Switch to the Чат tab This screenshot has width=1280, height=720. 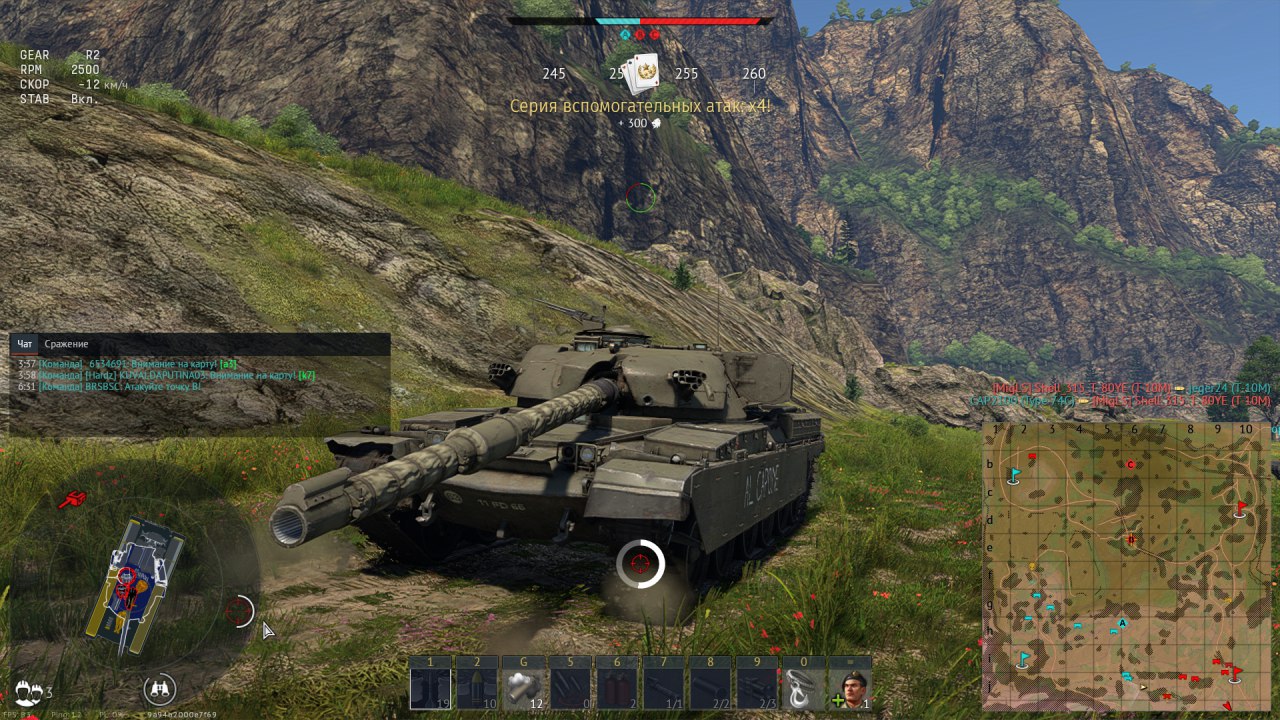point(25,344)
